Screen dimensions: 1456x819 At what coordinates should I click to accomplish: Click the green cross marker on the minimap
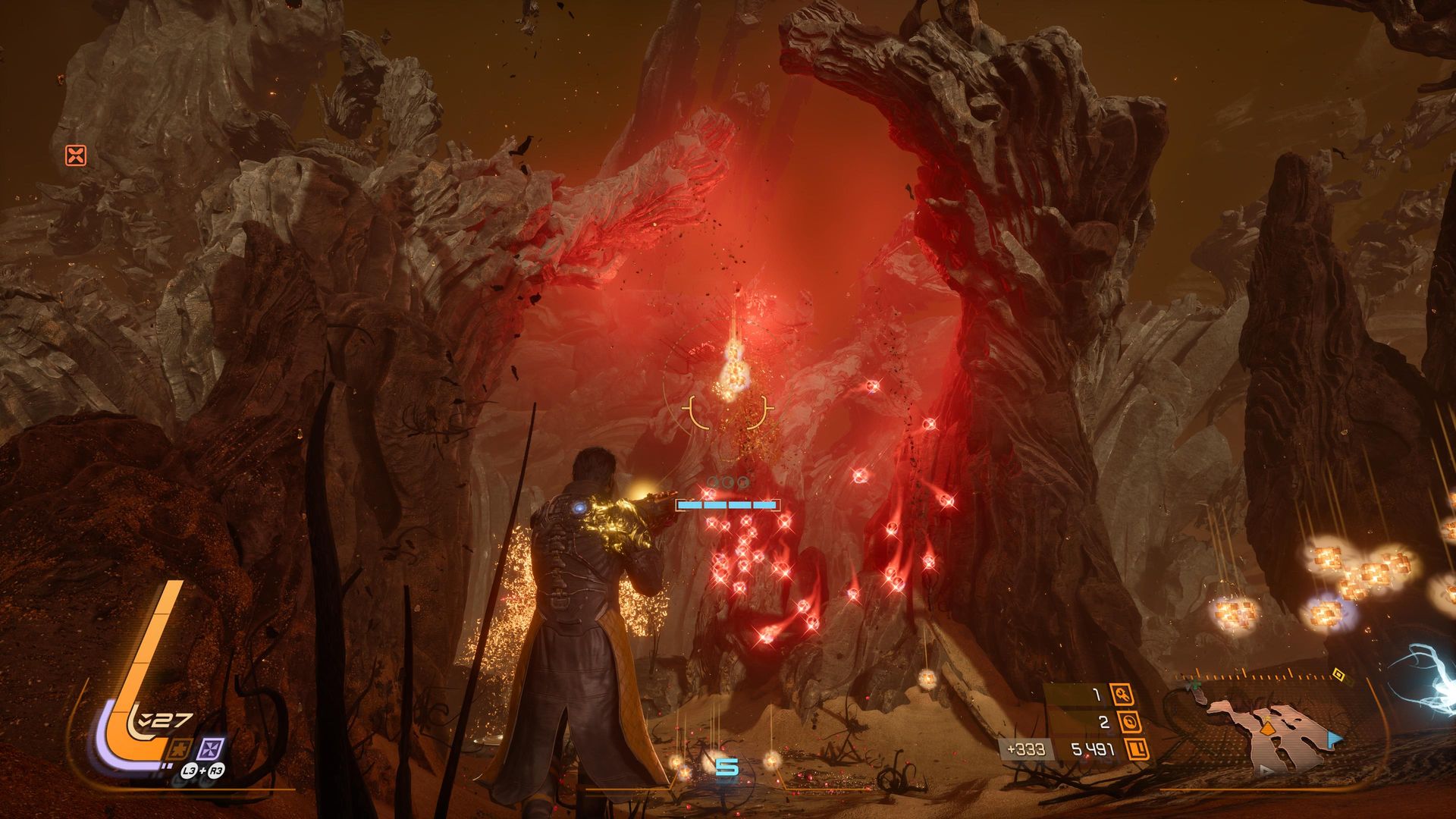coord(1194,685)
